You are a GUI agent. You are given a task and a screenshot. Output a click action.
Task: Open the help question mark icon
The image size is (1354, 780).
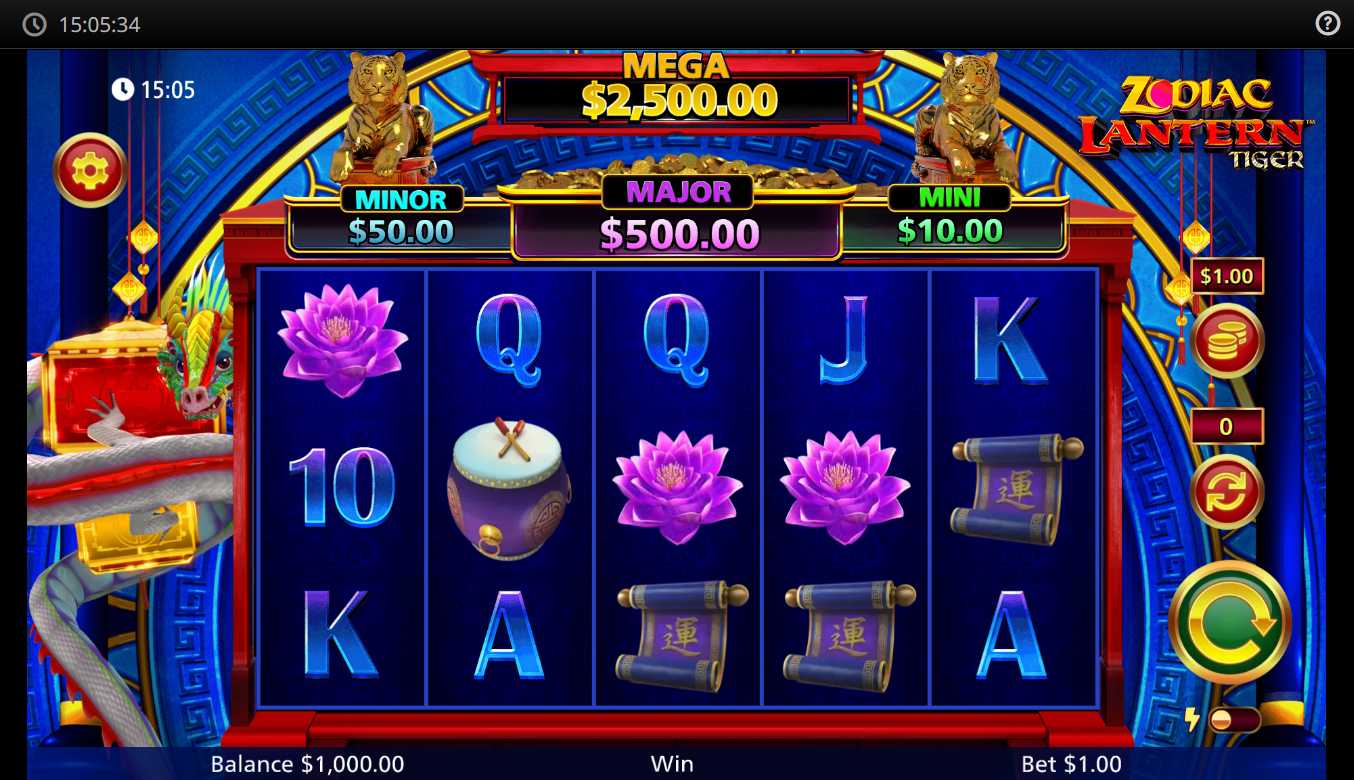point(1327,24)
